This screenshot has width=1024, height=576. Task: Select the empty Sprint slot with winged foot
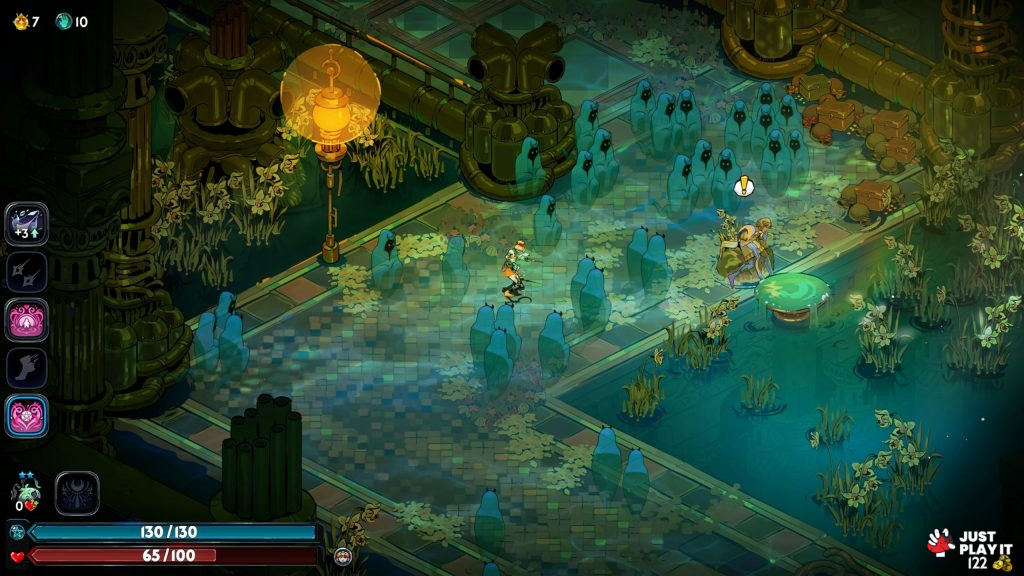[x=26, y=368]
